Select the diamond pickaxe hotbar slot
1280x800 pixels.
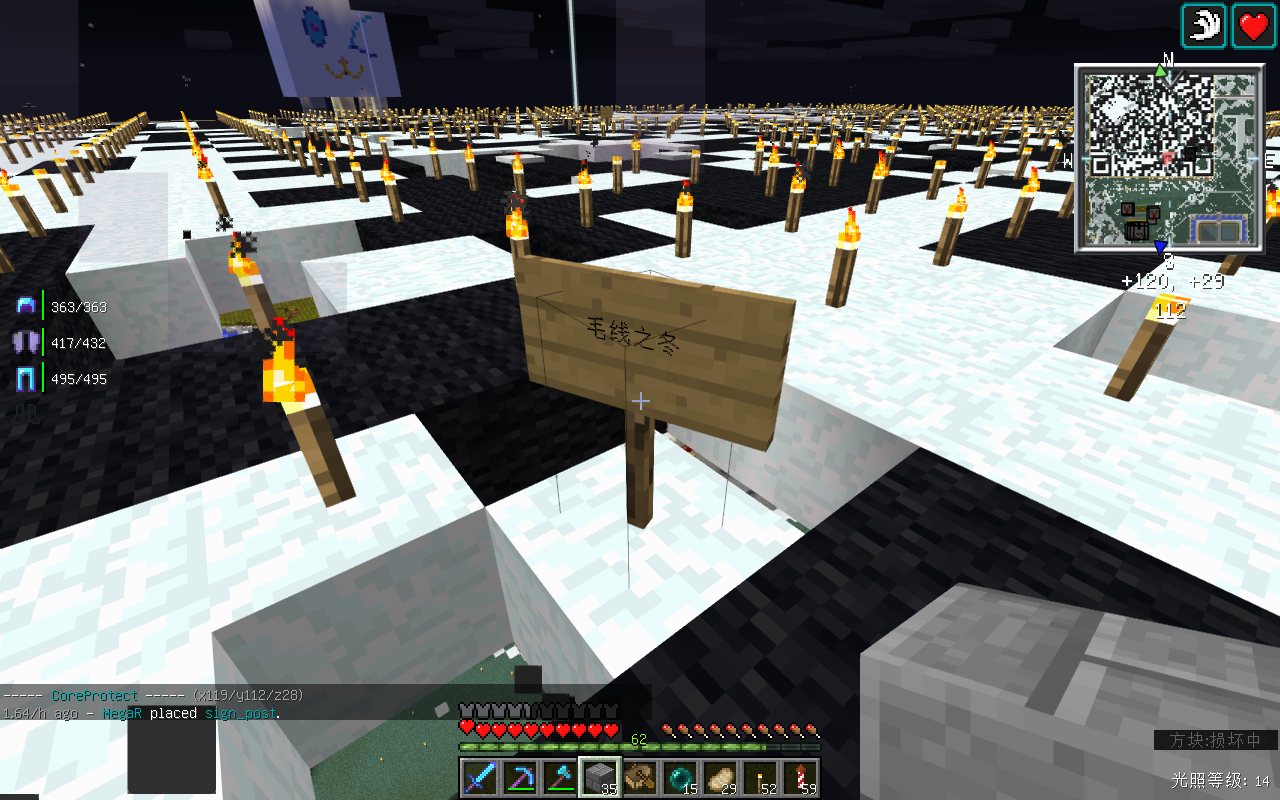click(520, 778)
